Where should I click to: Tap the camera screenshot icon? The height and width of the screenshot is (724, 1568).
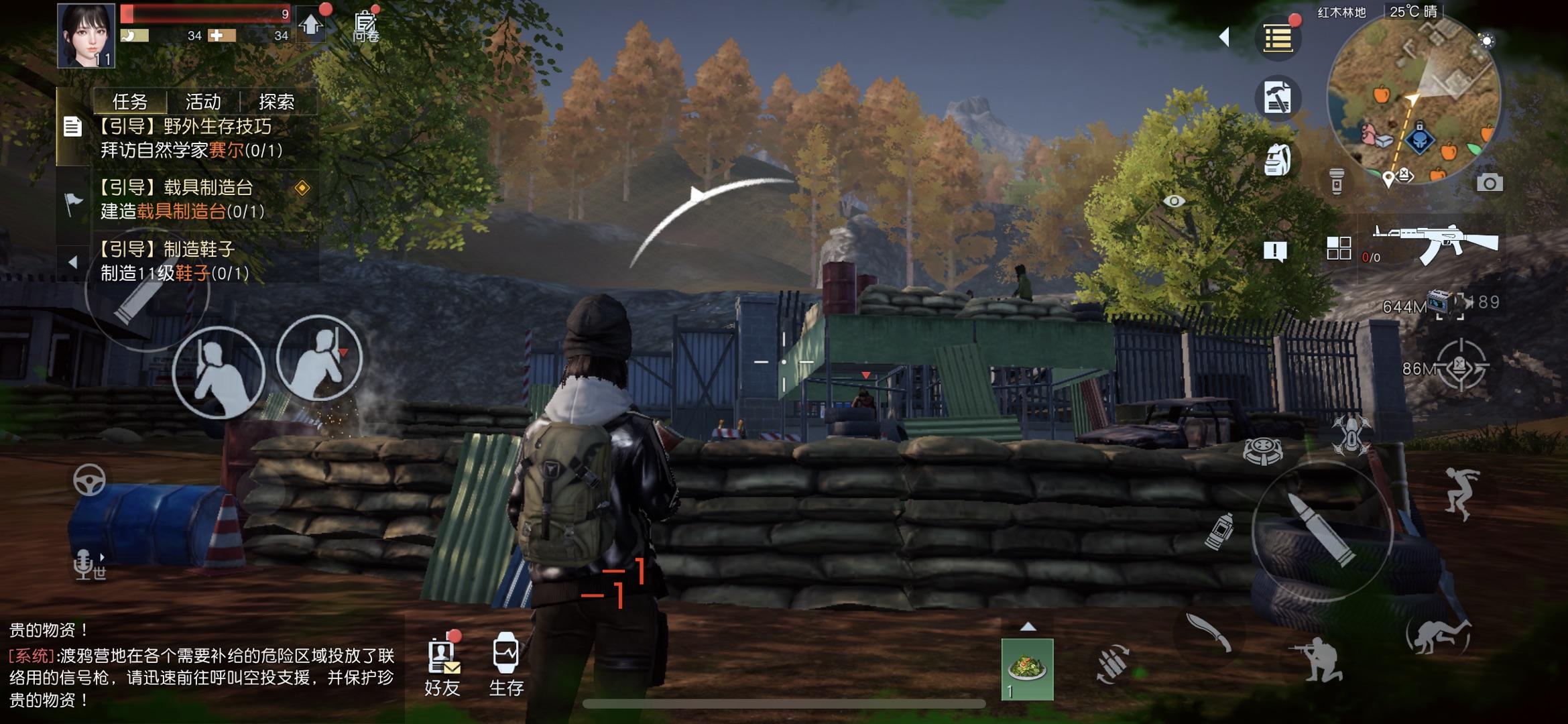click(1489, 183)
